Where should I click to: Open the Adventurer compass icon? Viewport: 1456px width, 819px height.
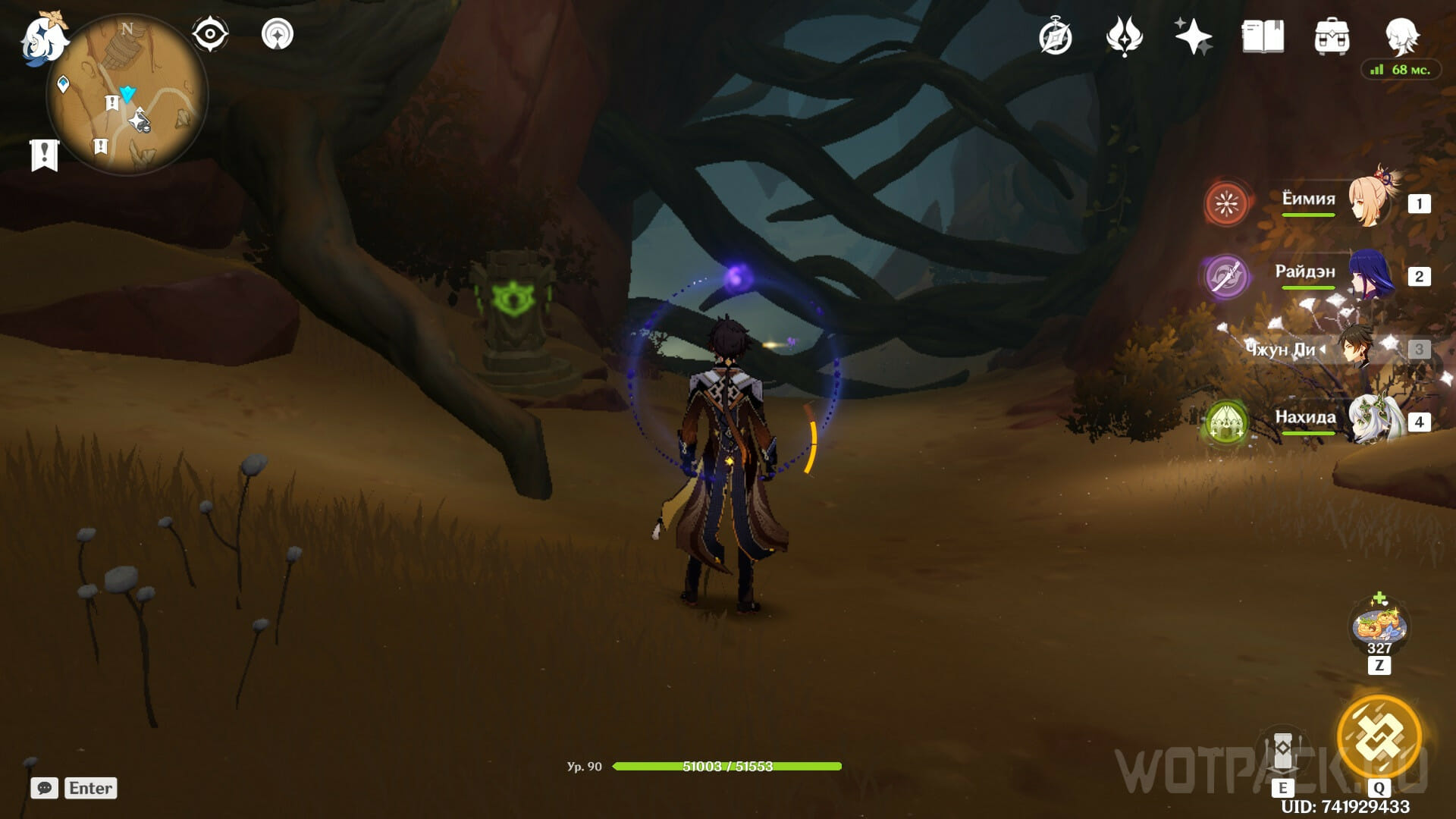click(x=1056, y=37)
